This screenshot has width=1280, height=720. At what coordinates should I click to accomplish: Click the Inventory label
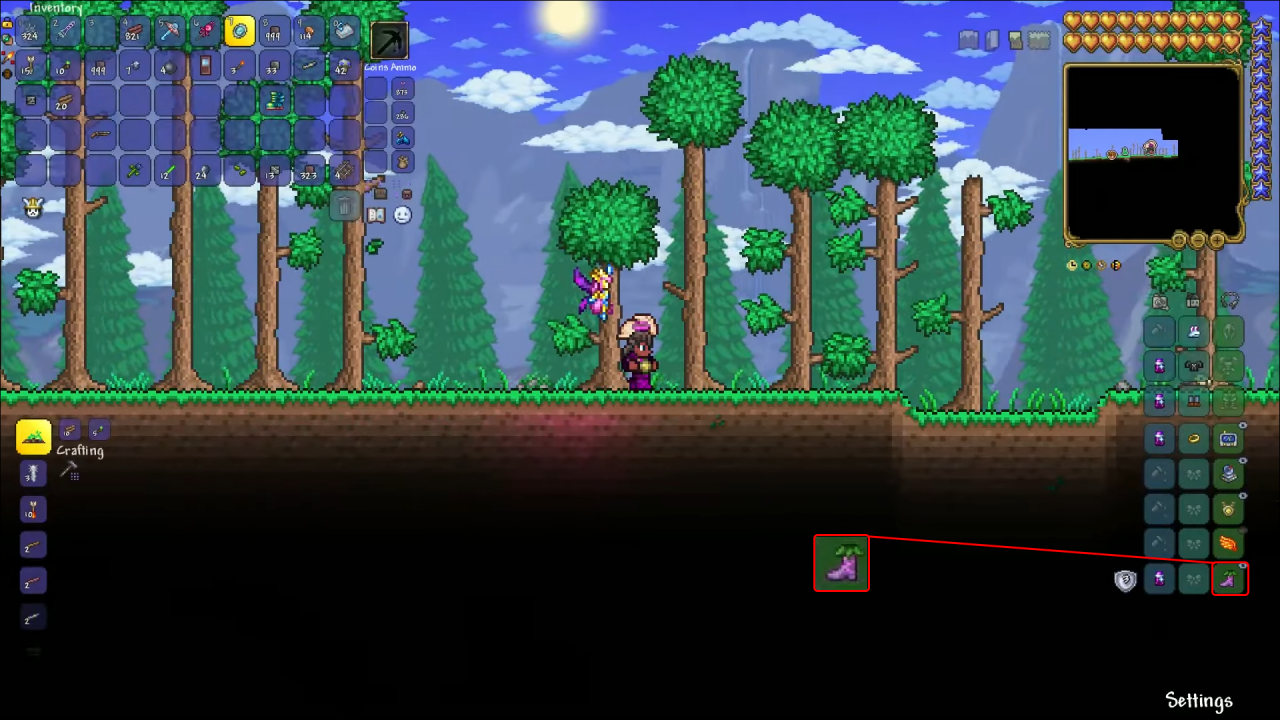55,8
